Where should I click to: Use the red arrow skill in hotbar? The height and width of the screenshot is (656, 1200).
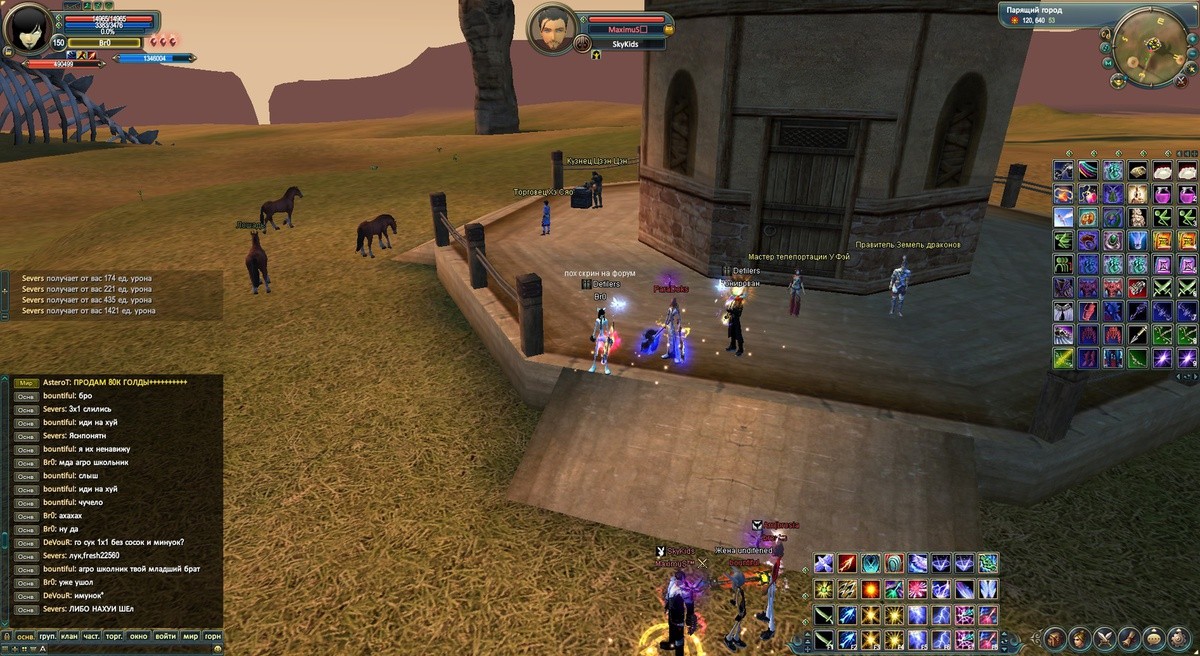pos(847,564)
